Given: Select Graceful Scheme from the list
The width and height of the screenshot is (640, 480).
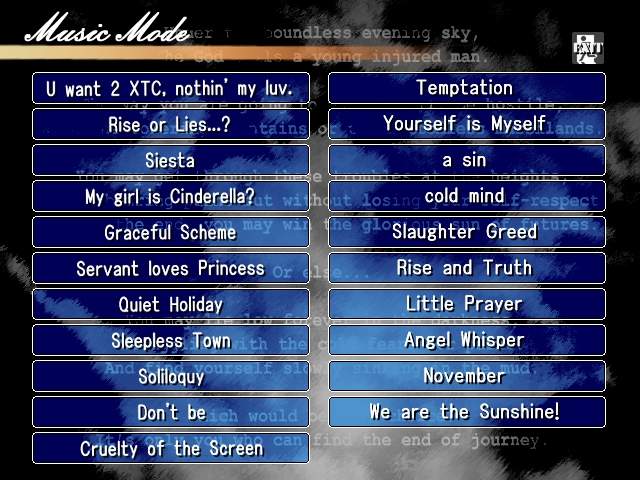Looking at the screenshot, I should (170, 232).
